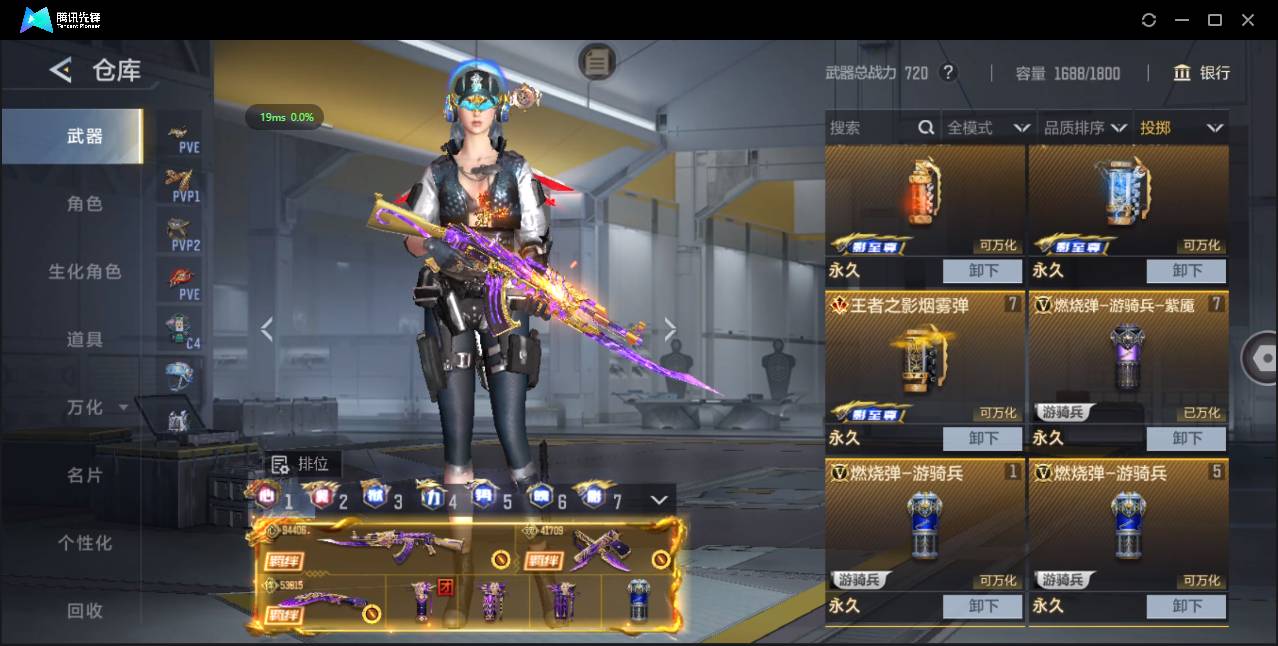Switch to the 角色 tab
The image size is (1278, 646).
click(x=84, y=204)
